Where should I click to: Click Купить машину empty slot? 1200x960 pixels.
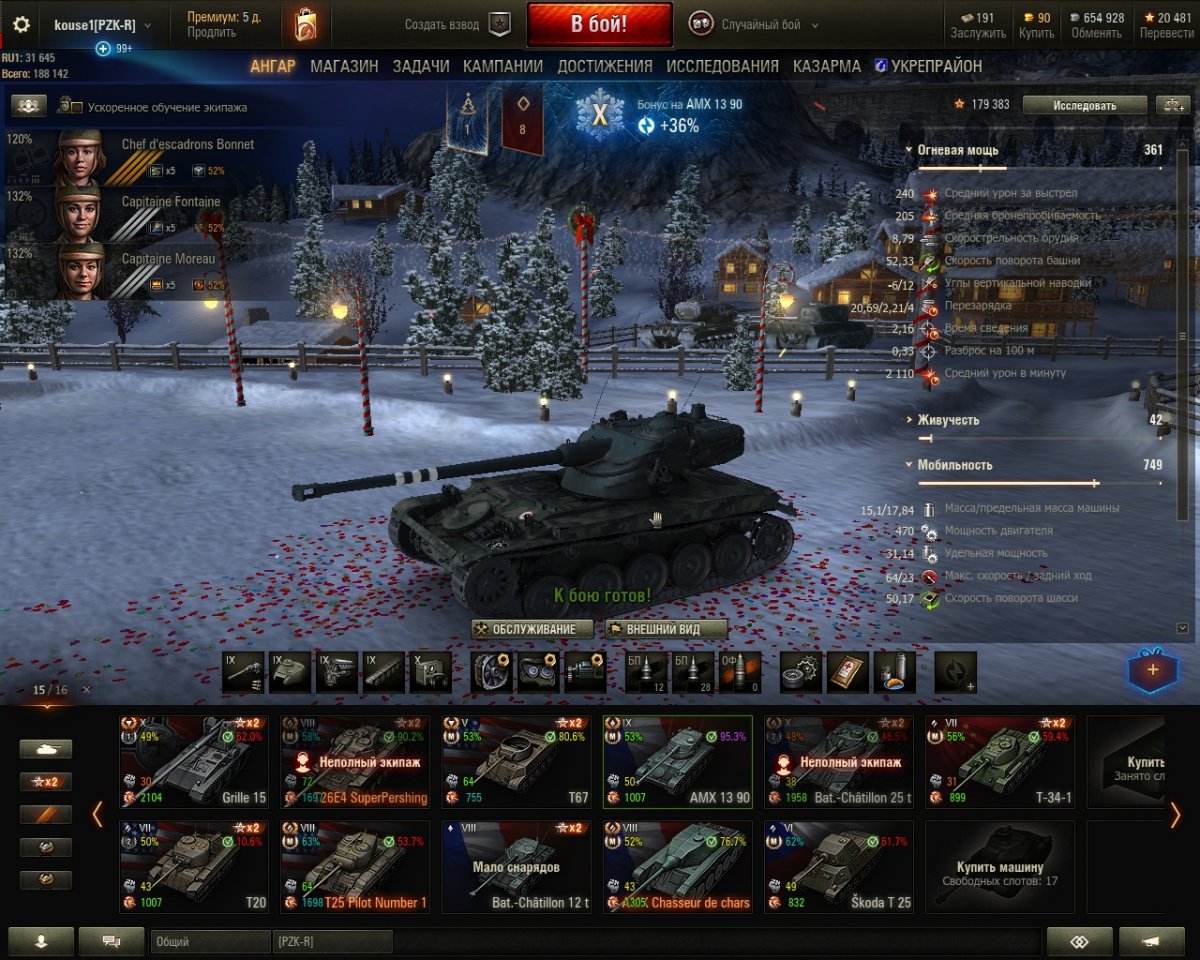click(999, 867)
